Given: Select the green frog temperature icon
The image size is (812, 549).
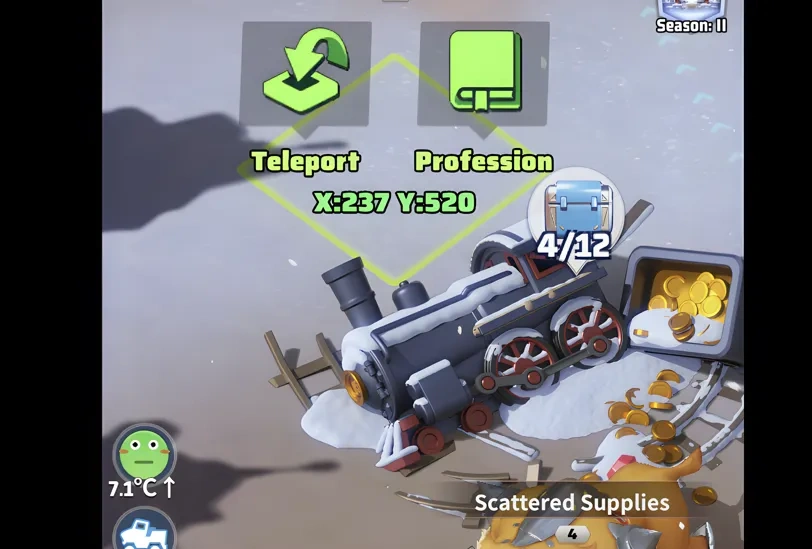Looking at the screenshot, I should [144, 455].
